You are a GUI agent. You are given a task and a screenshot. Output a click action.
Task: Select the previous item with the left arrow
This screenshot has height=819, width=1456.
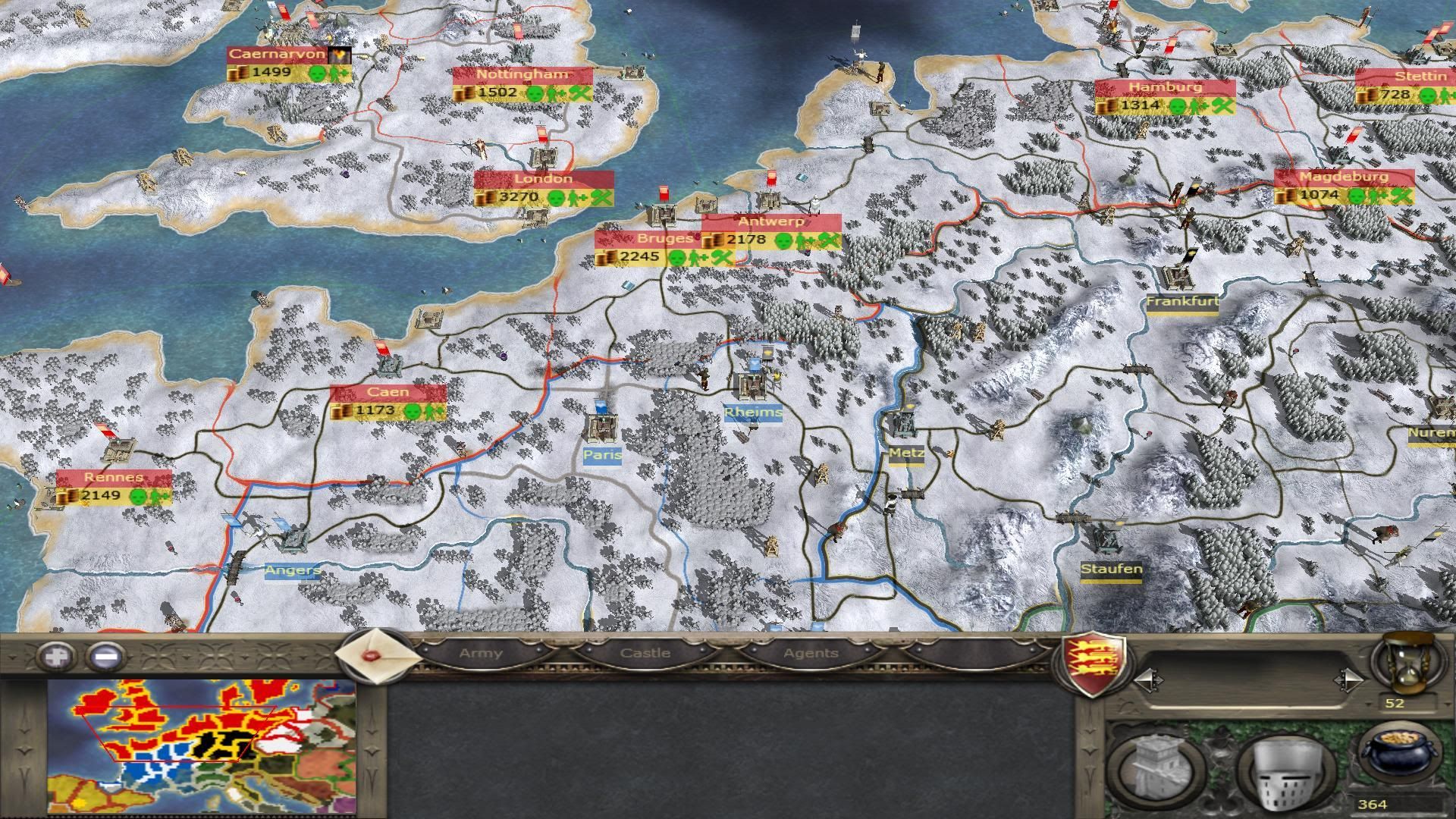[1147, 679]
